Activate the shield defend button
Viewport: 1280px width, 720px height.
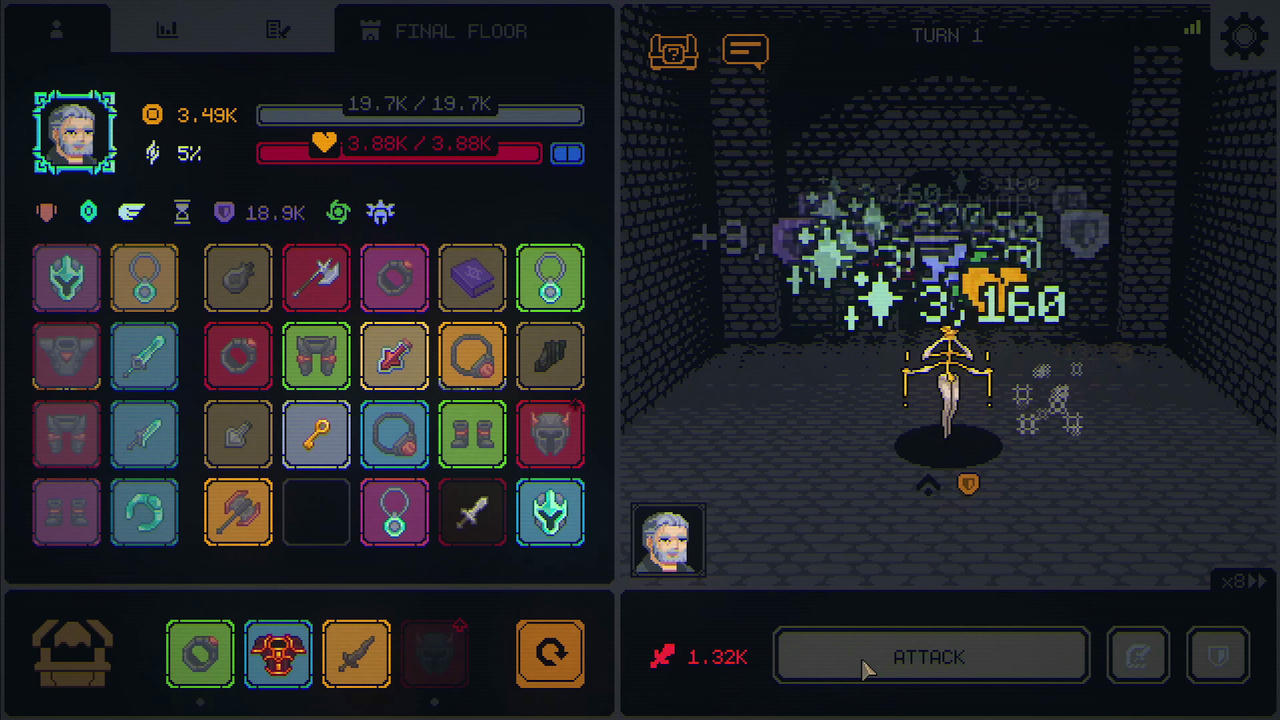pos(1217,657)
